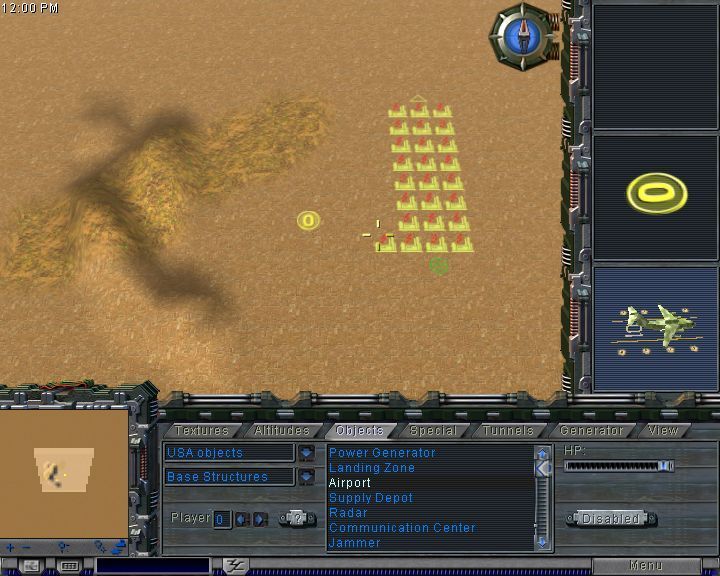
Task: Expand the Base Structures category dropdown
Action: [306, 477]
